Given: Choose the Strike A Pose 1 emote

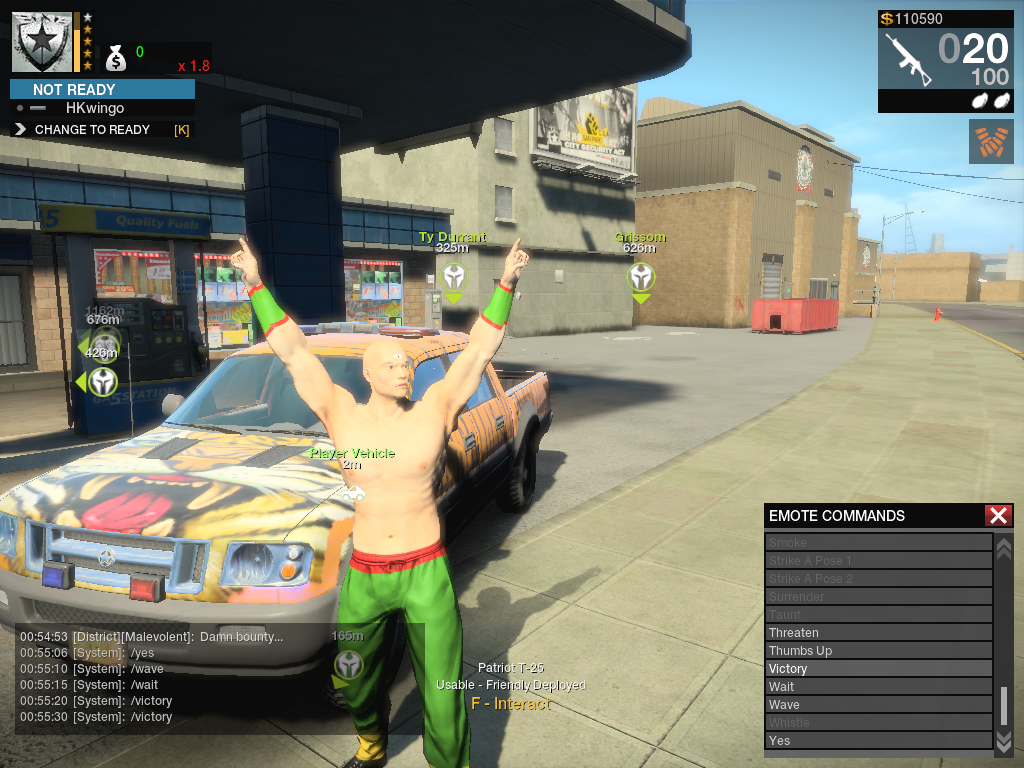Looking at the screenshot, I should 878,561.
